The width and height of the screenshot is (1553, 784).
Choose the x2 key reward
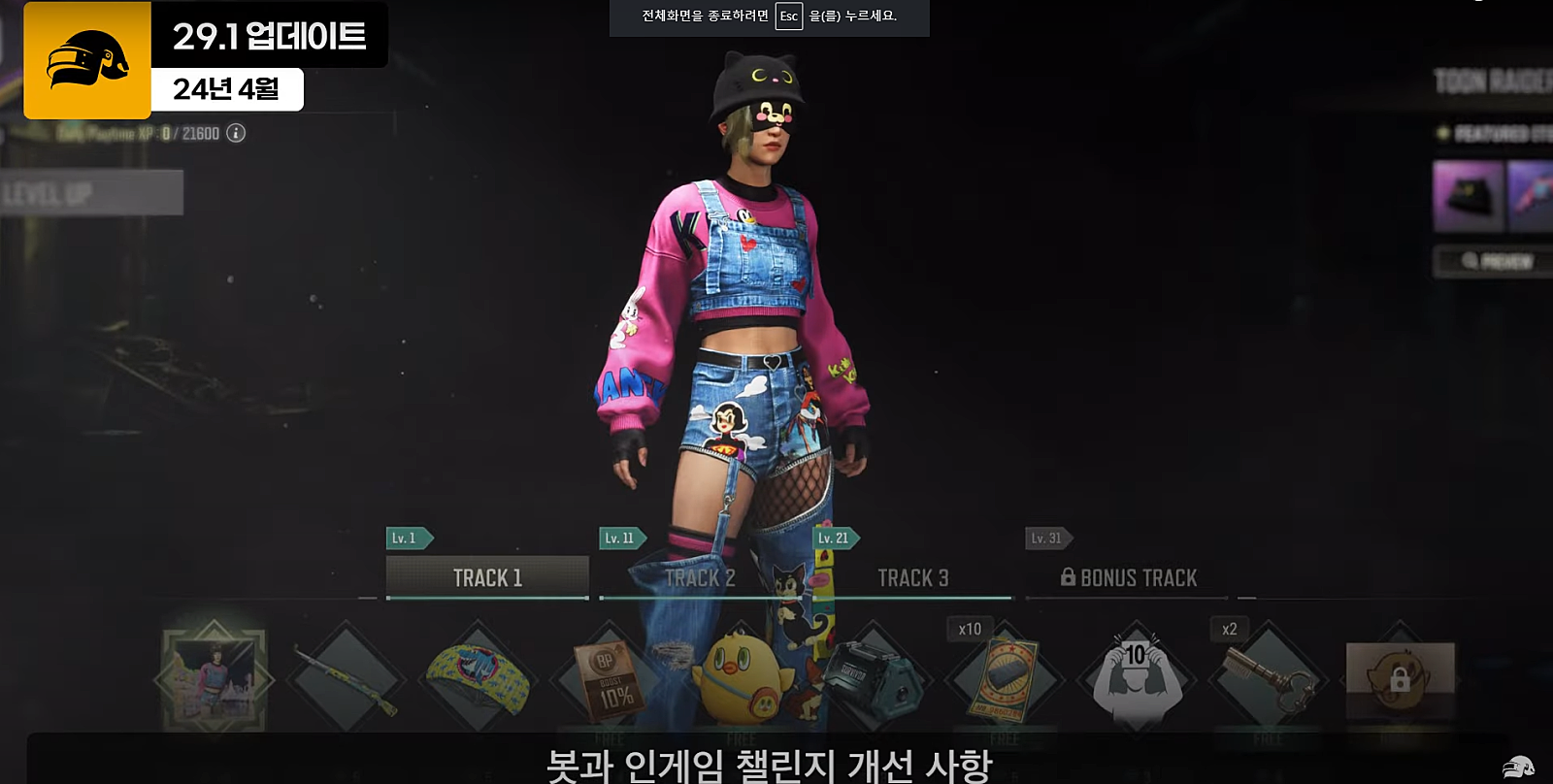[1268, 679]
